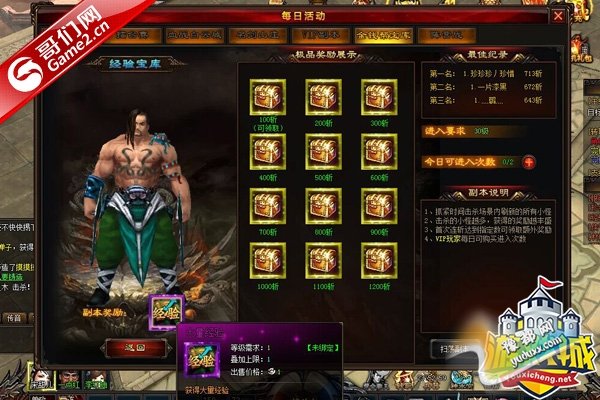Select the 400斩 reward chest

(268, 152)
